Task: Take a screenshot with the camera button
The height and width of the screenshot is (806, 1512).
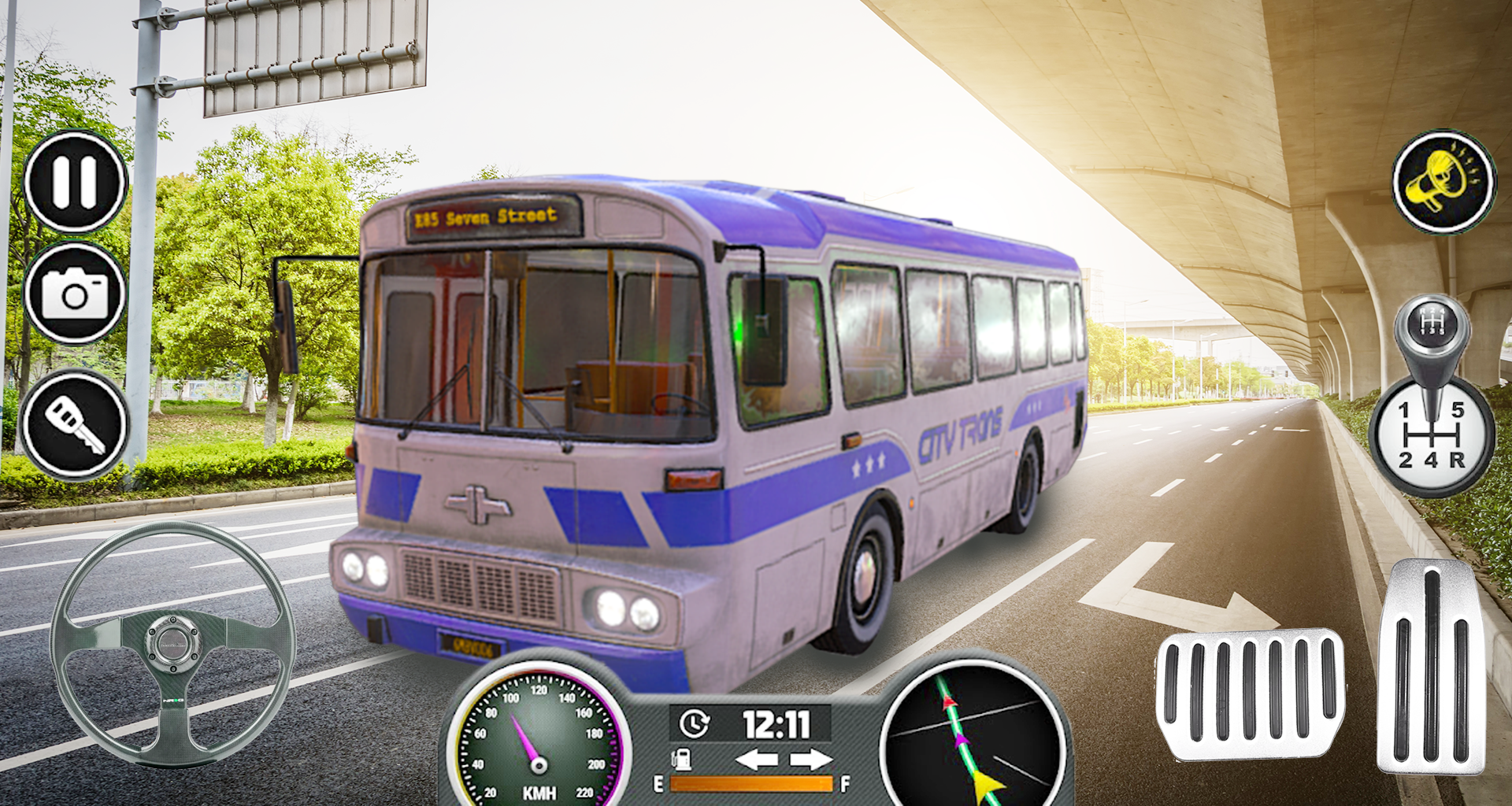Action: click(x=75, y=294)
